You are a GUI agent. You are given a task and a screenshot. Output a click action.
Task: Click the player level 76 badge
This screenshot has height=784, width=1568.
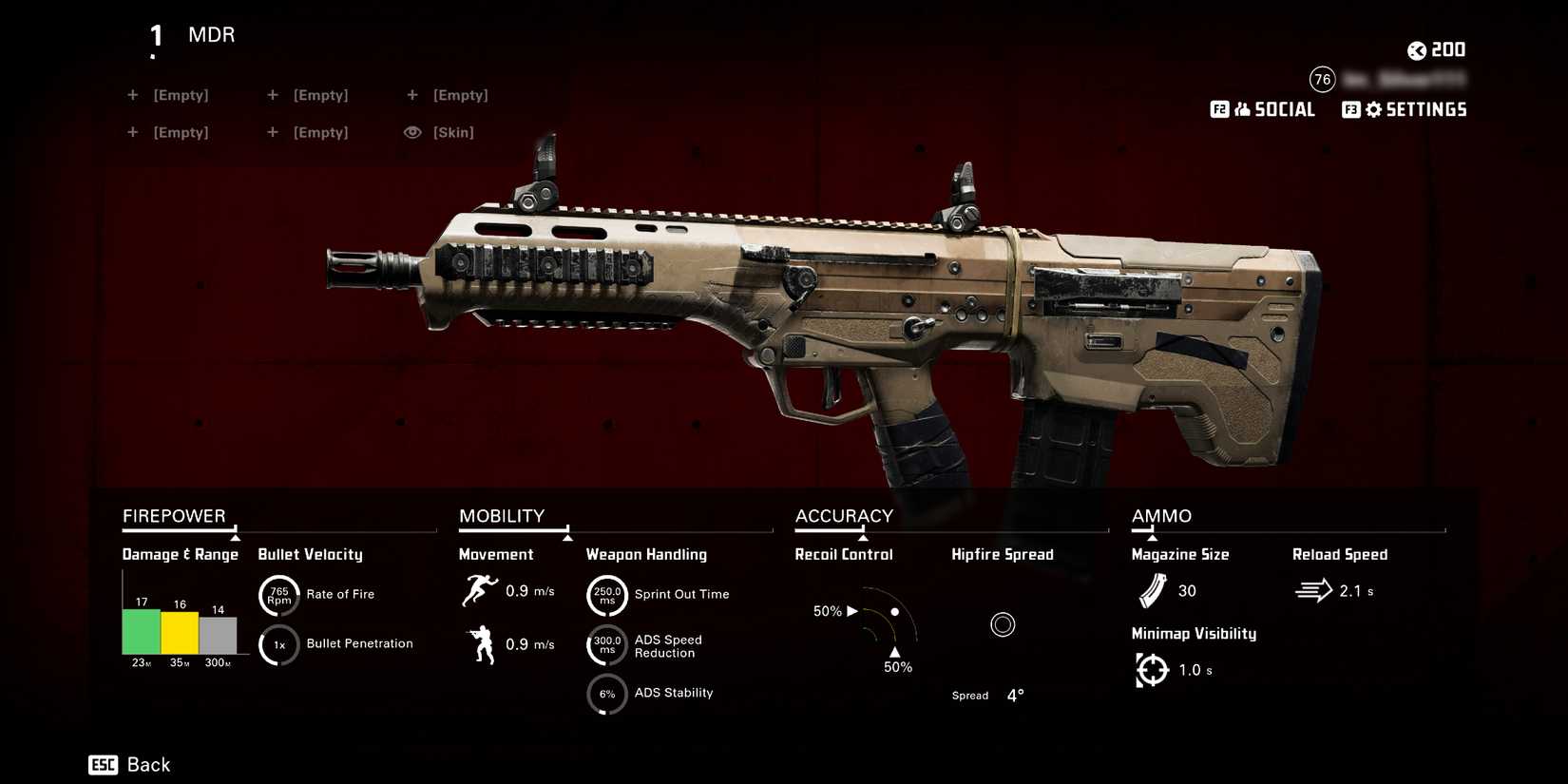point(1322,80)
